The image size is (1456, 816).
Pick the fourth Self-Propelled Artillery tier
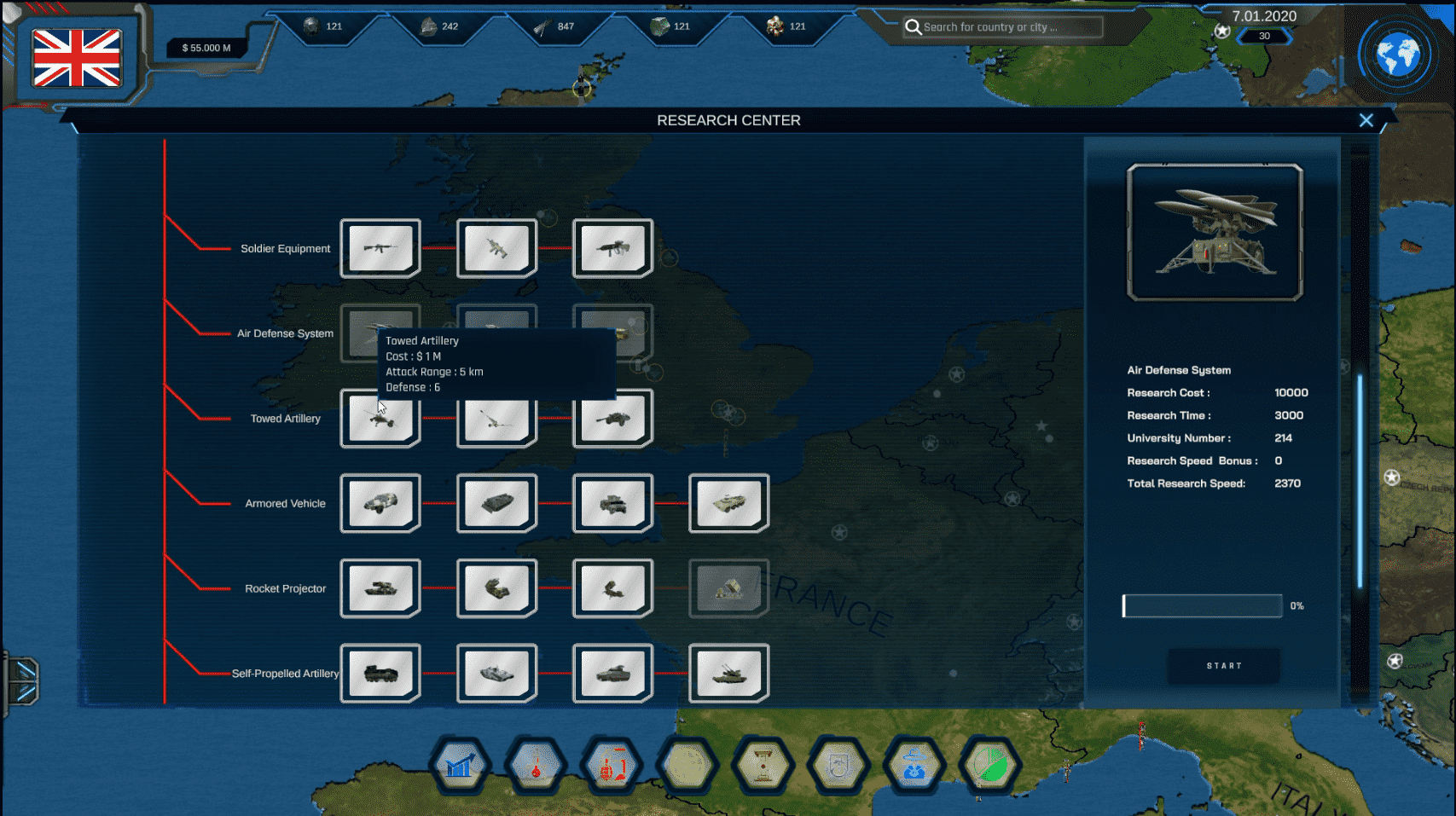coord(728,673)
